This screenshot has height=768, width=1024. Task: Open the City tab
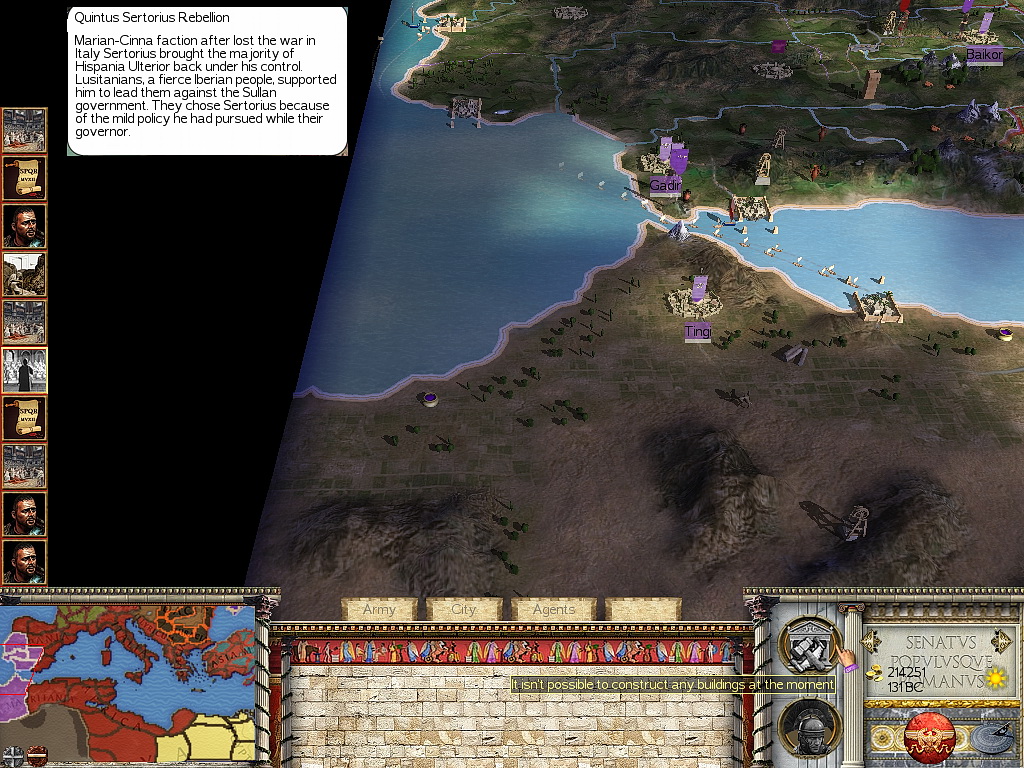465,609
